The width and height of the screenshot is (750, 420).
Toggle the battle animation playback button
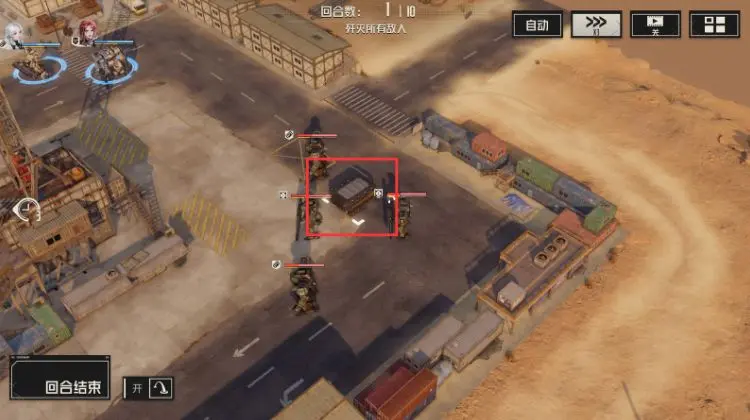655,25
